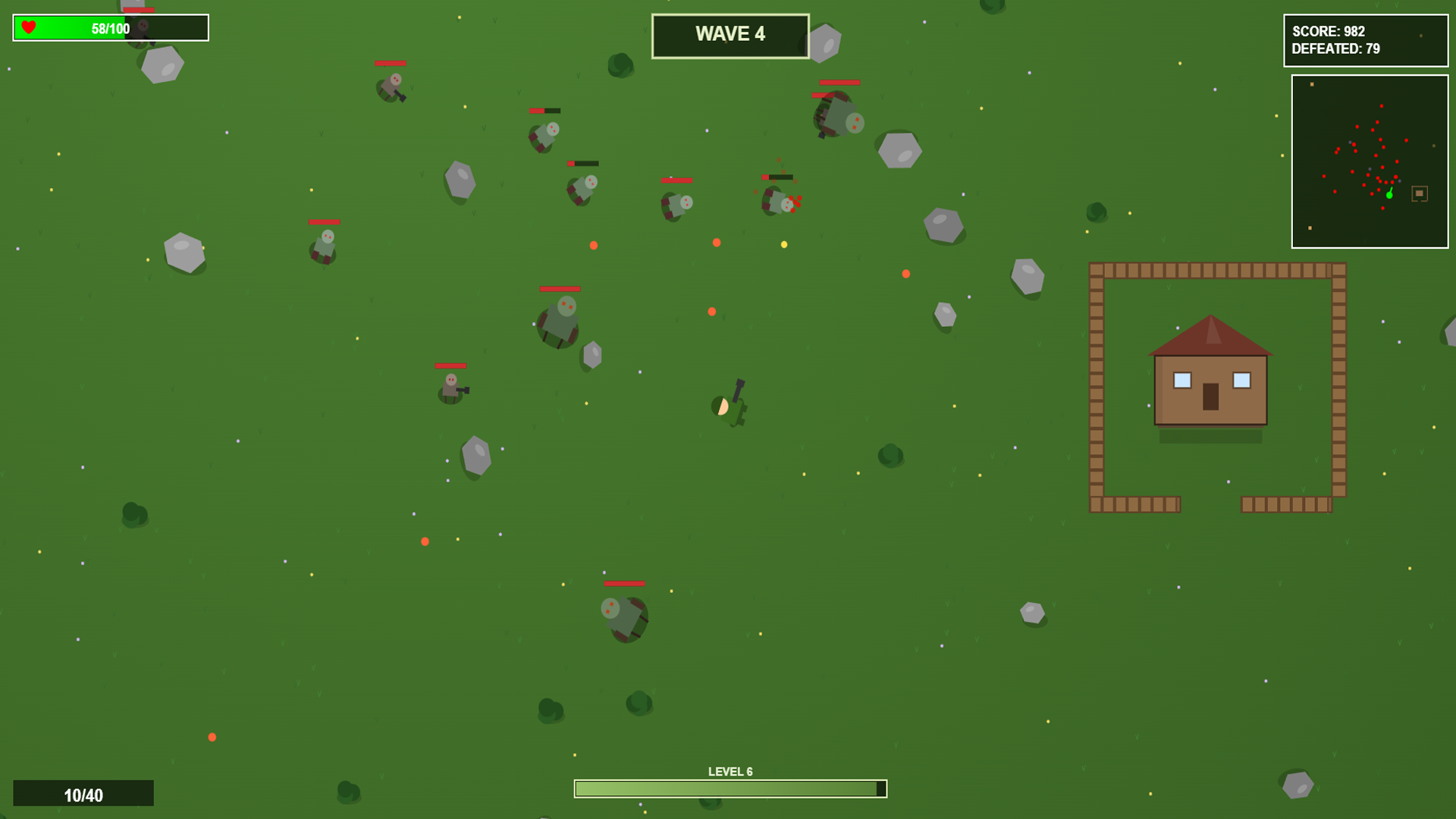Click the SCORE: 982 display panel
Screen dimensions: 1456x819
click(x=1363, y=39)
